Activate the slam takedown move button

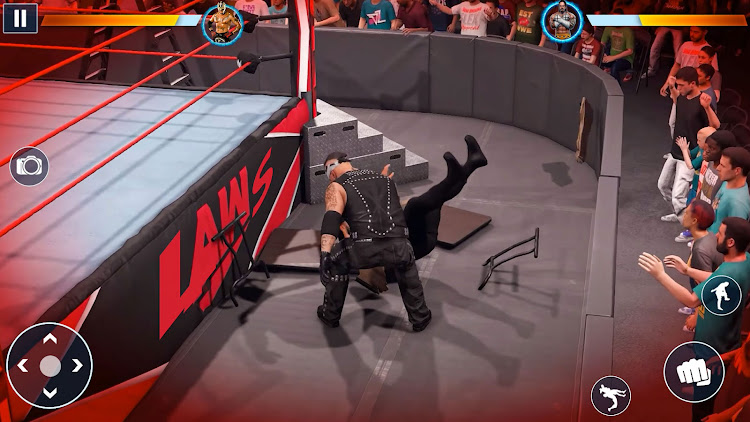(x=610, y=395)
